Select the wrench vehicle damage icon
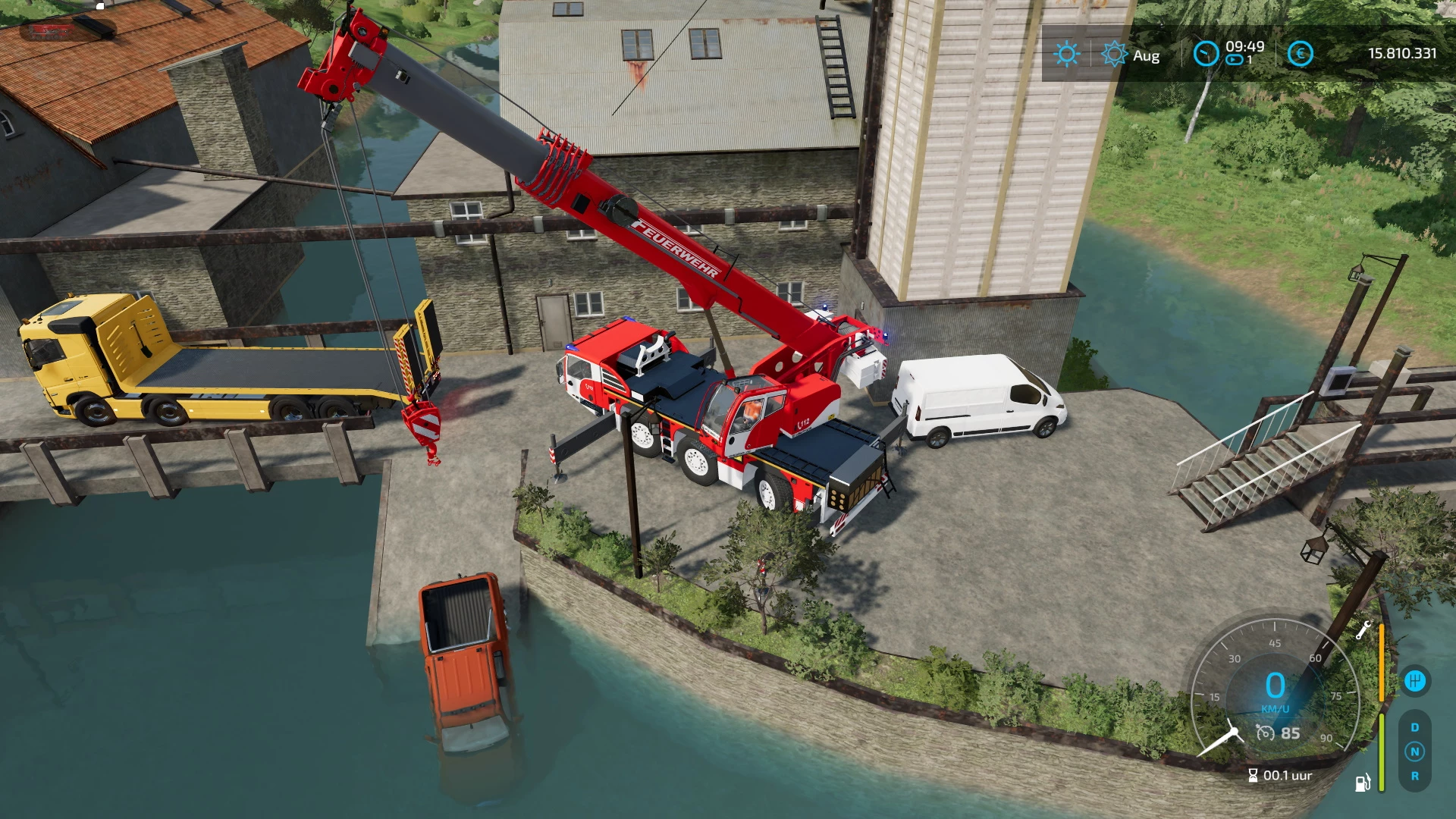The height and width of the screenshot is (819, 1456). pyautogui.click(x=1364, y=629)
